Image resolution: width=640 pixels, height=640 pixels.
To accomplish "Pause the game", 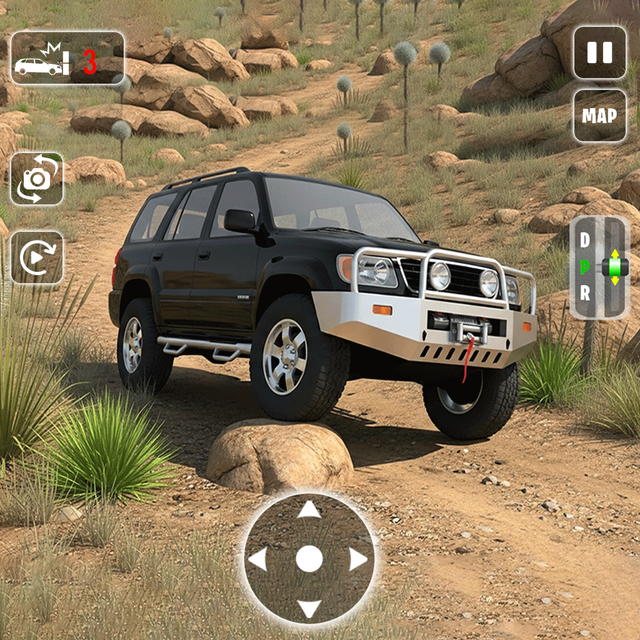I will coord(599,52).
